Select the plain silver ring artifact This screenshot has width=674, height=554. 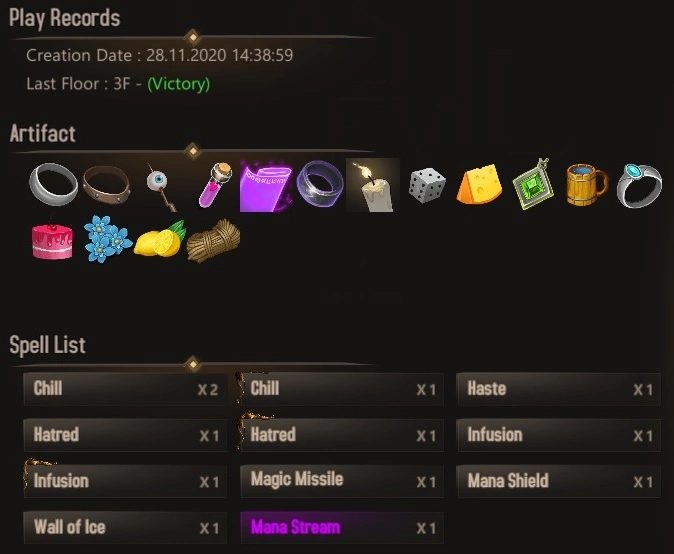(x=52, y=184)
